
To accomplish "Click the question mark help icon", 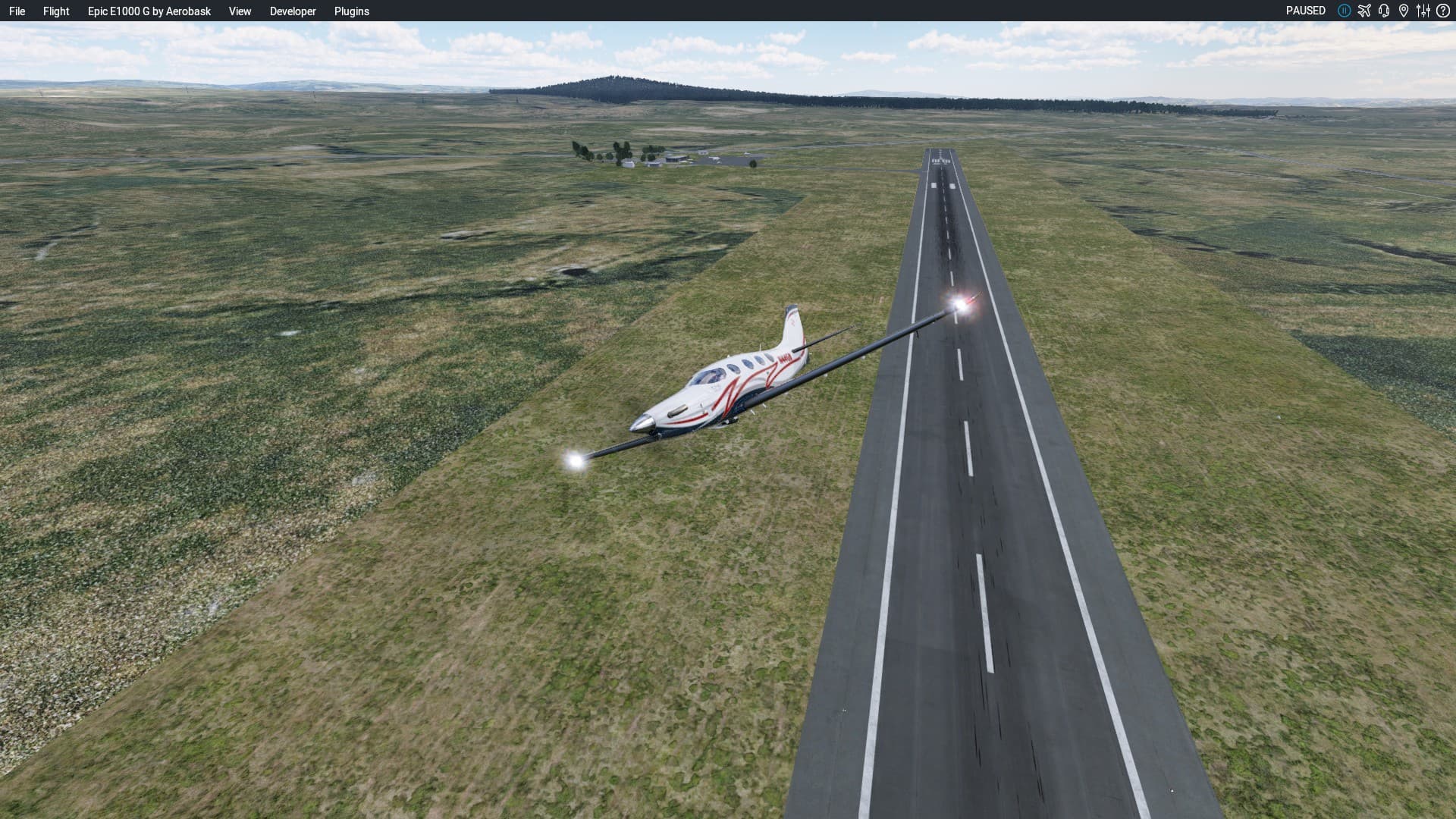I will [1443, 11].
